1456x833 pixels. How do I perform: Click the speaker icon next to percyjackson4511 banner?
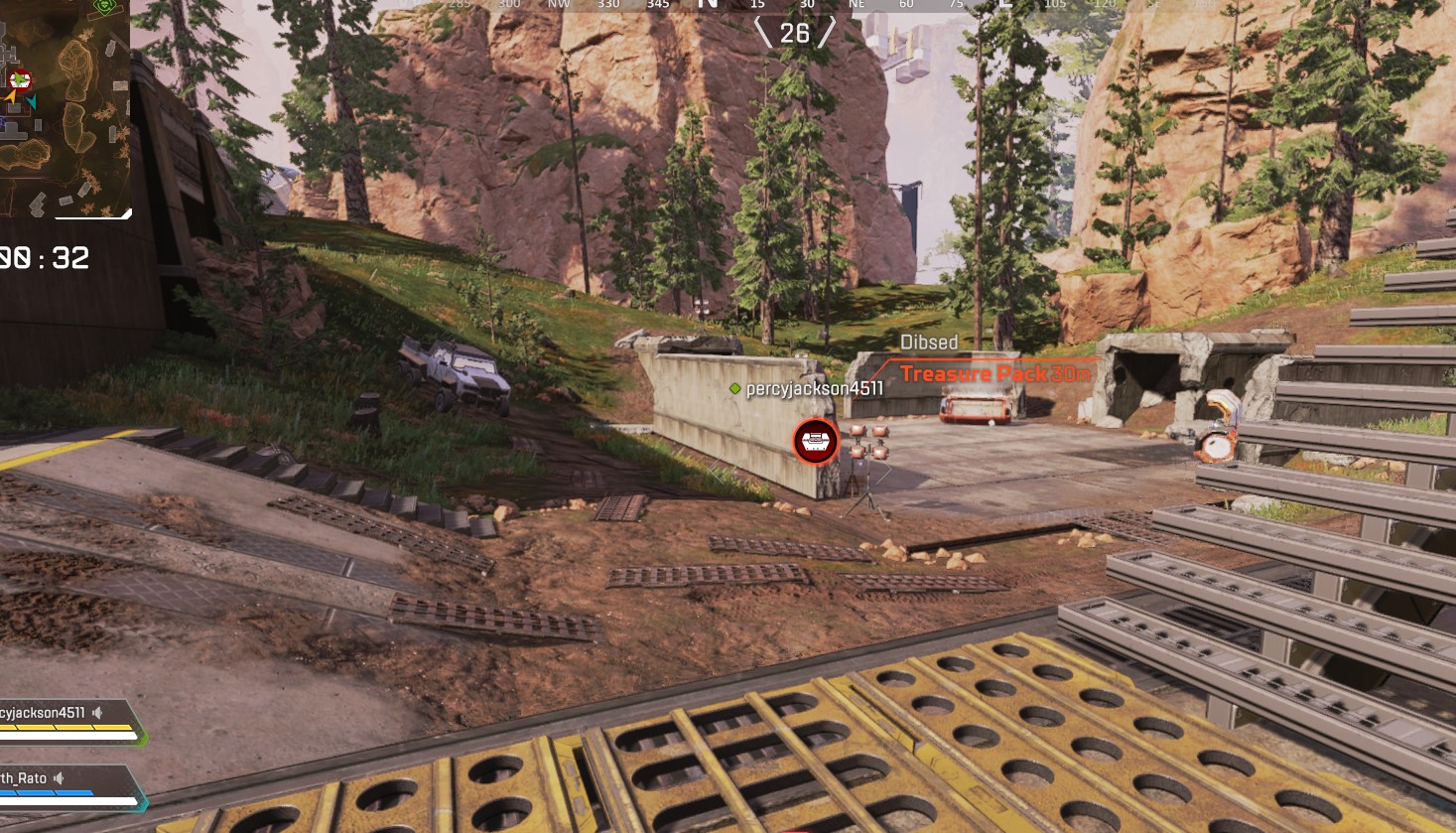97,713
